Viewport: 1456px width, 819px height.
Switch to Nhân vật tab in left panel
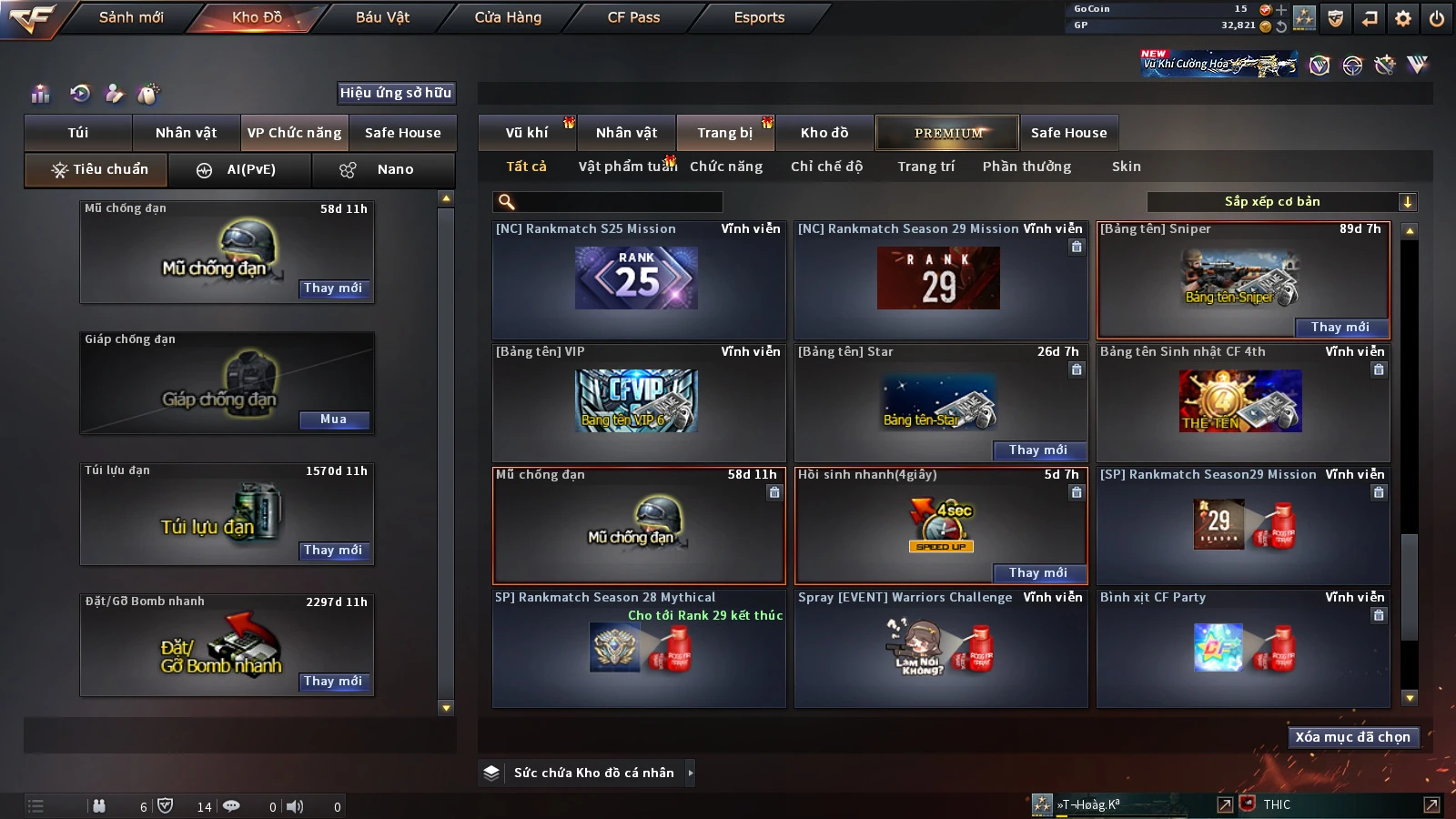[186, 133]
